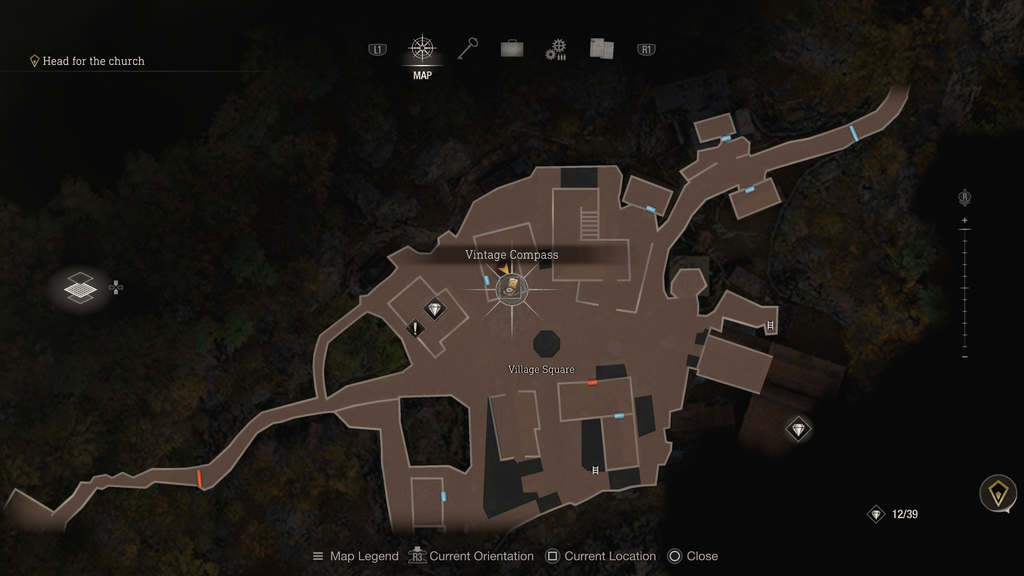
Task: Switch to the key items tab
Action: tap(468, 48)
